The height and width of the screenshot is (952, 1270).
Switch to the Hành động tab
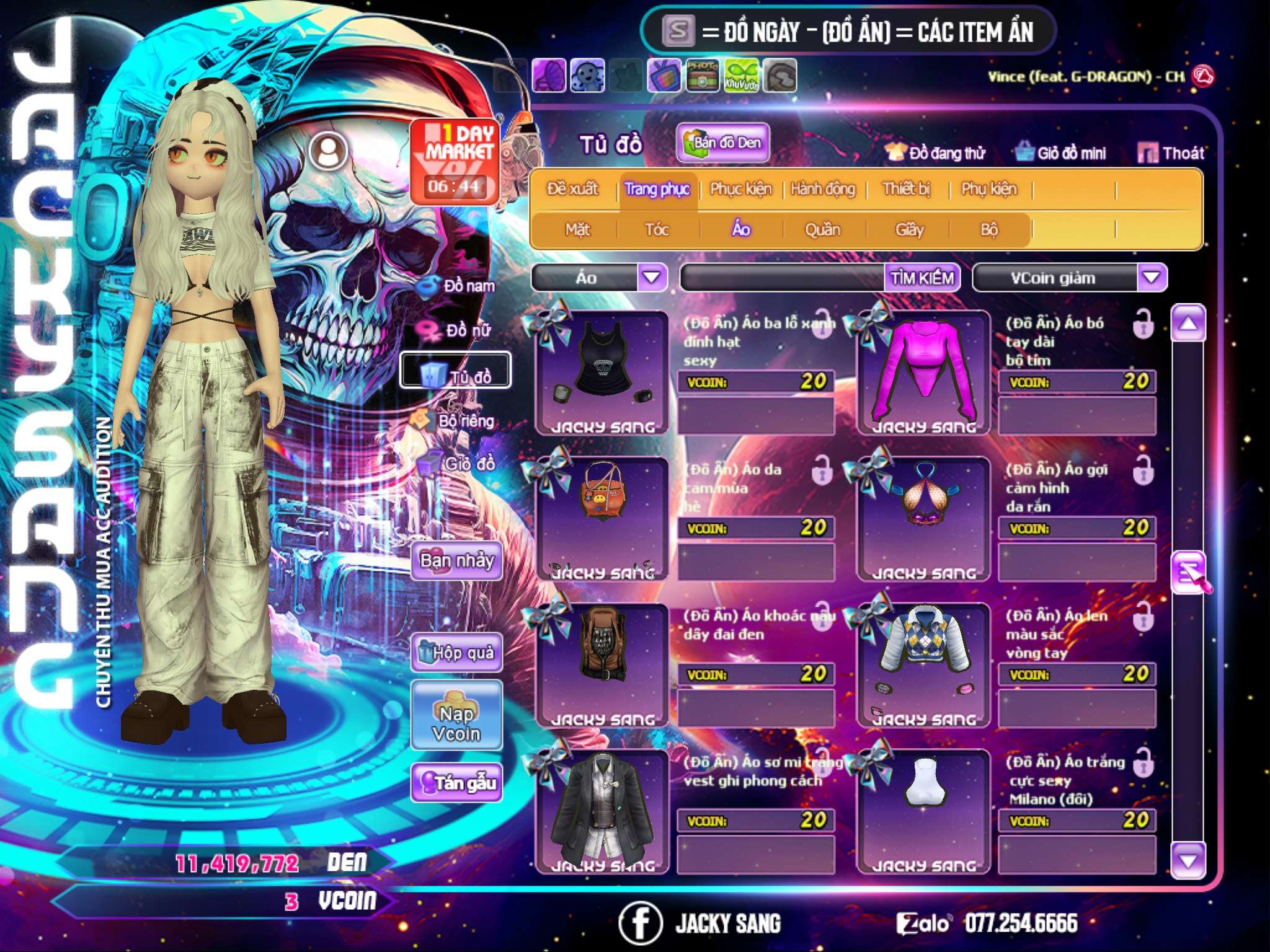click(x=822, y=189)
